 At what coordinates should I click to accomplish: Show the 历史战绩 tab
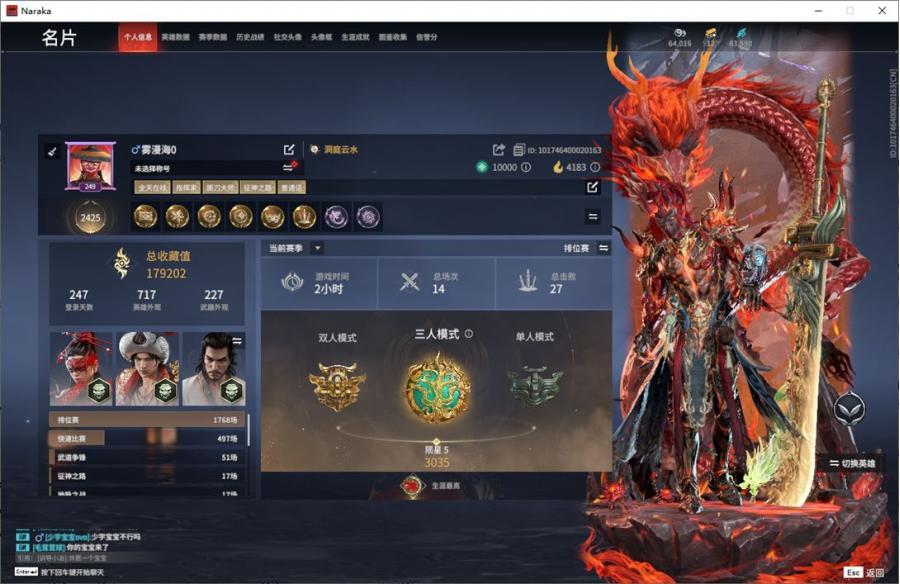tap(250, 38)
